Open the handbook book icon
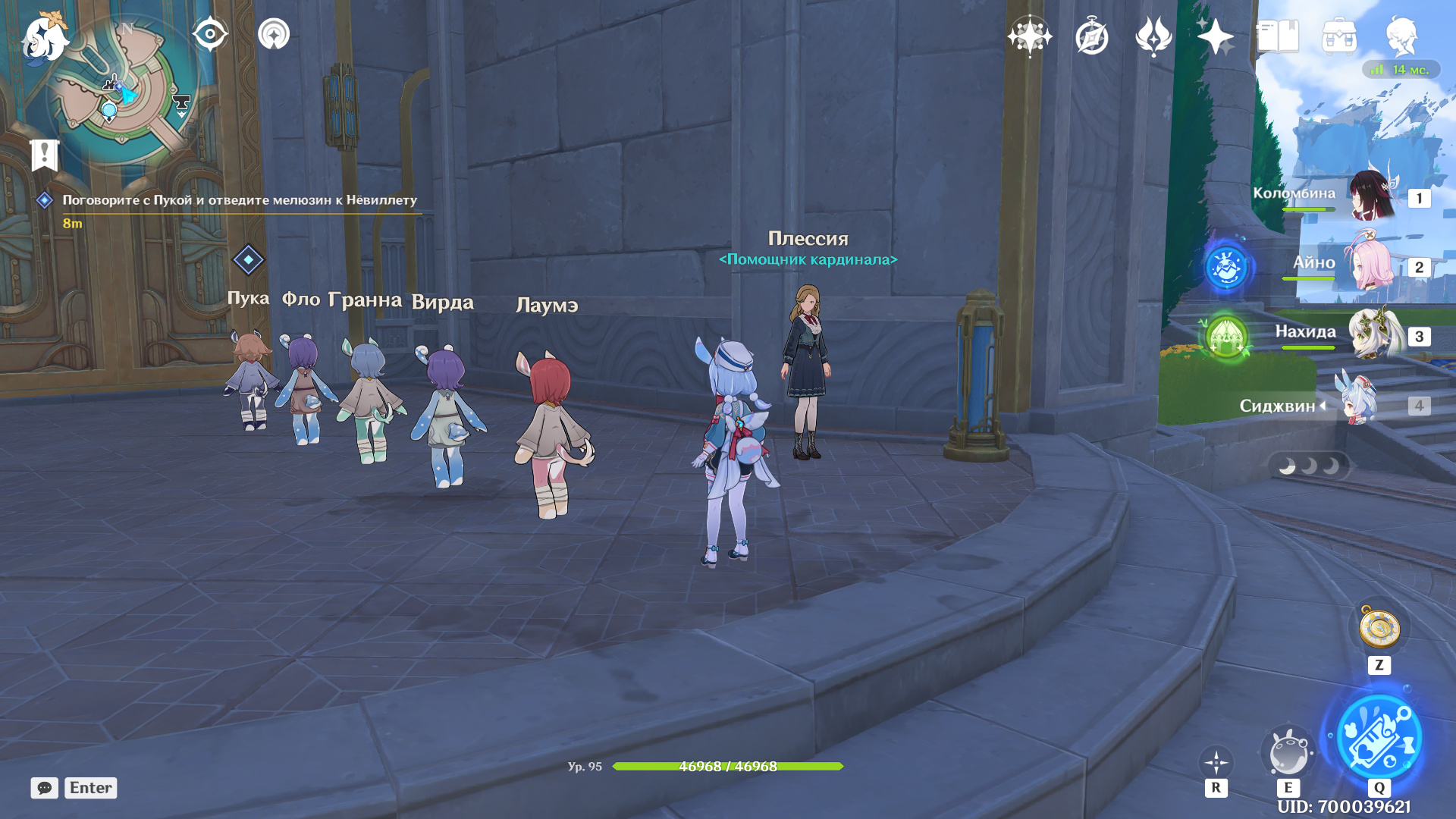The width and height of the screenshot is (1456, 819). [1277, 36]
